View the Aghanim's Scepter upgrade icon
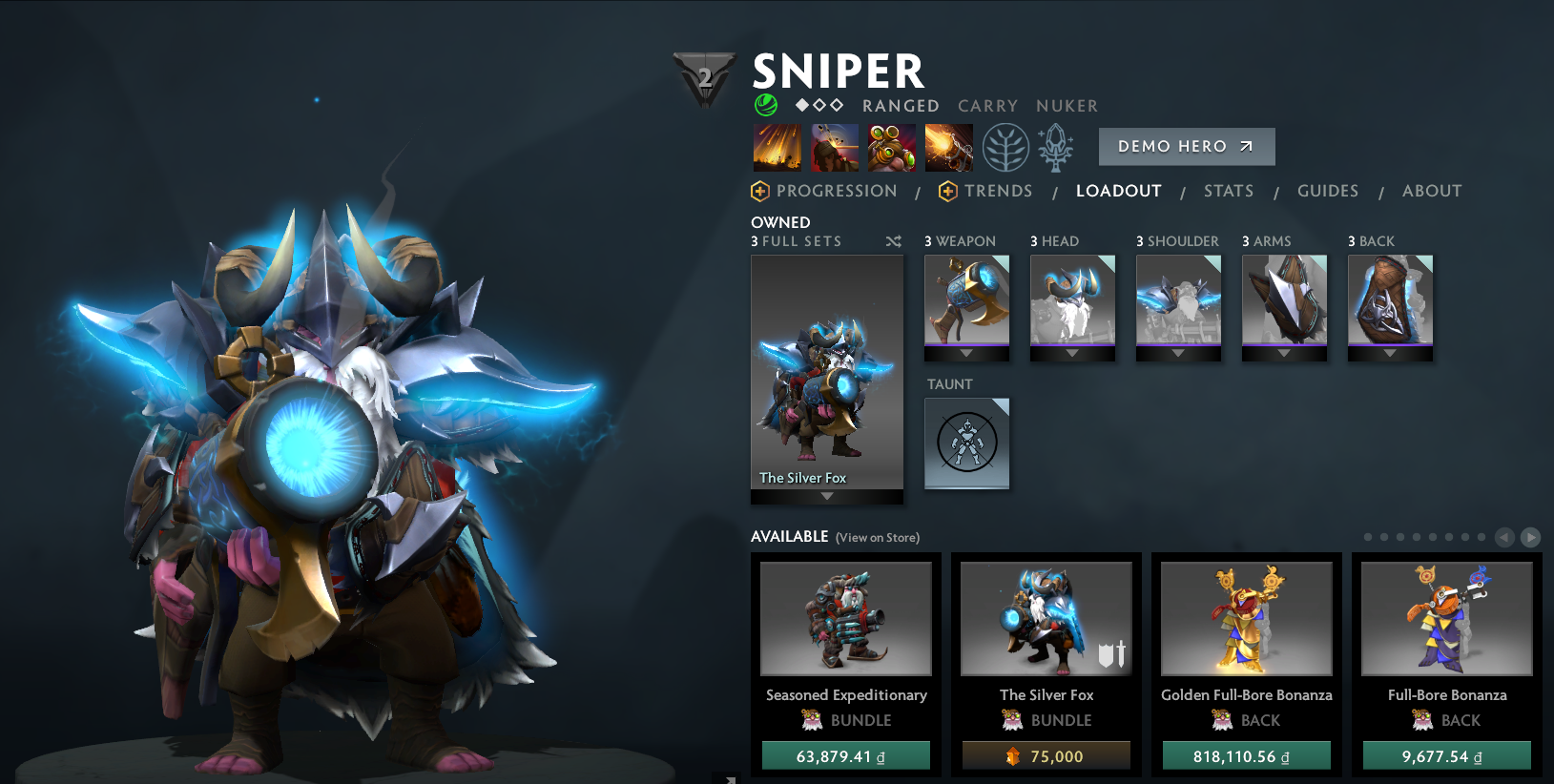Viewport: 1554px width, 784px height. pyautogui.click(x=1055, y=148)
